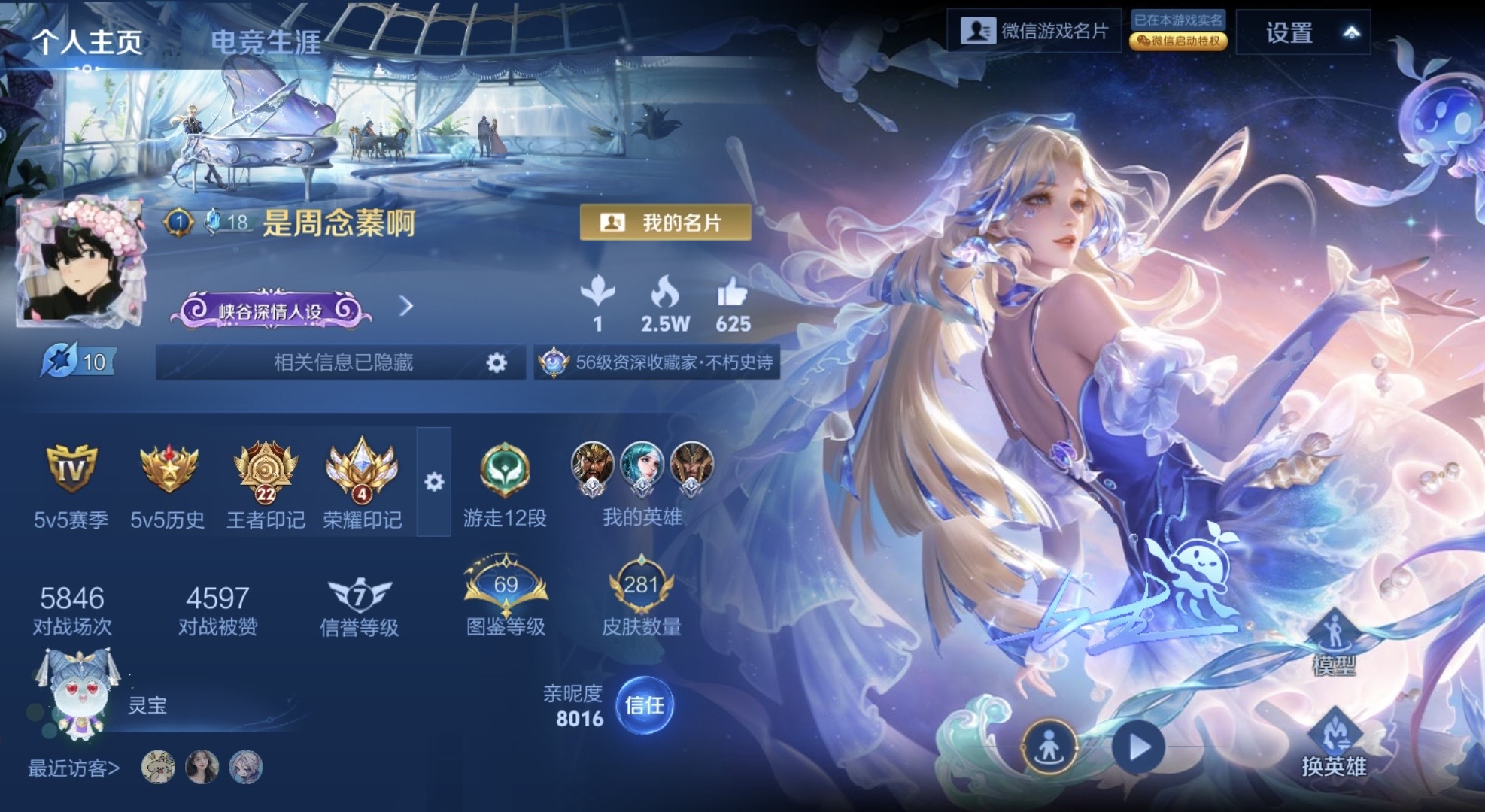This screenshot has height=812, width=1485.
Task: Switch to the 电竞生涯 tab
Action: point(265,41)
